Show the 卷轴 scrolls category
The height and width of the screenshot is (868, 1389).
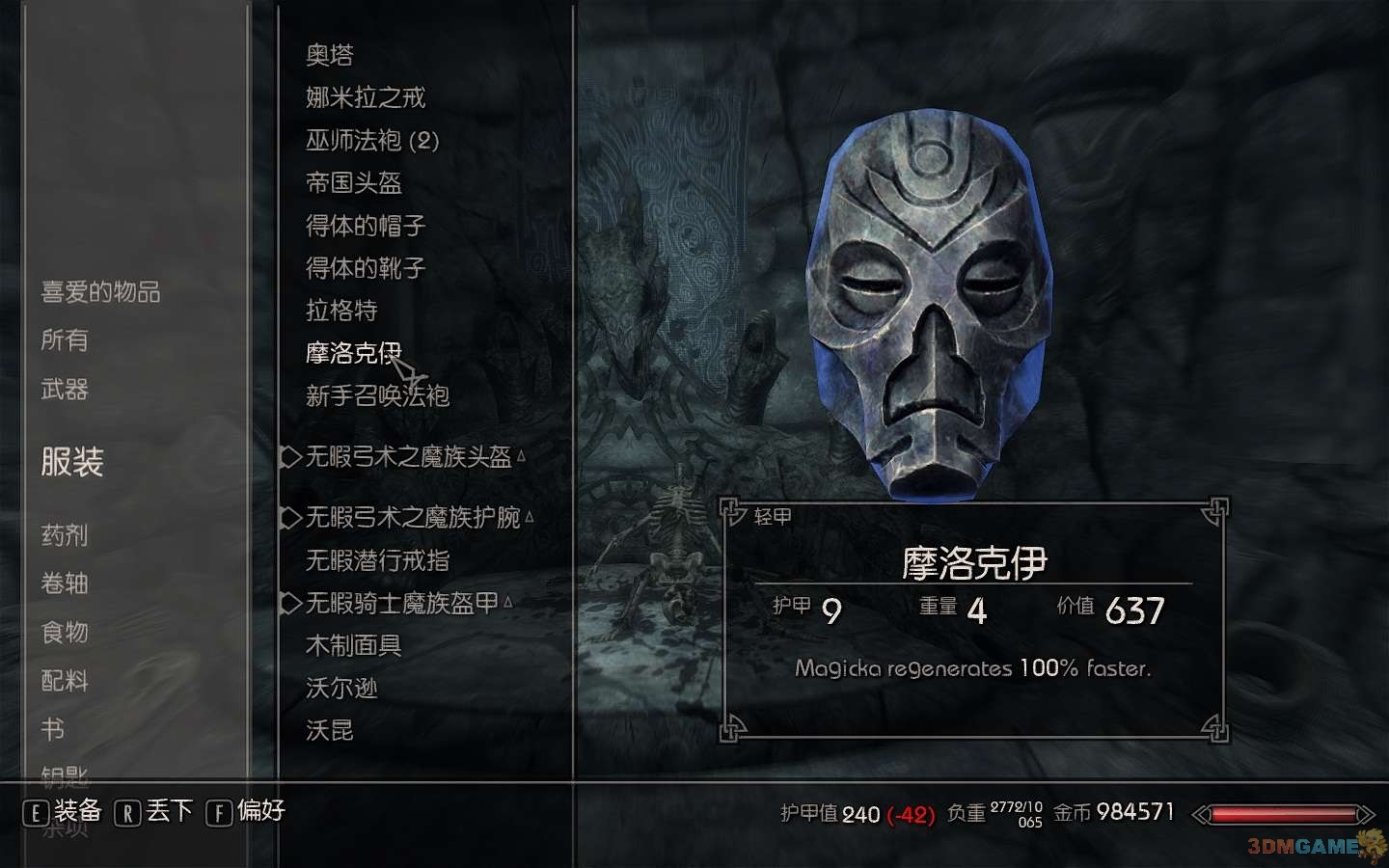pyautogui.click(x=65, y=583)
